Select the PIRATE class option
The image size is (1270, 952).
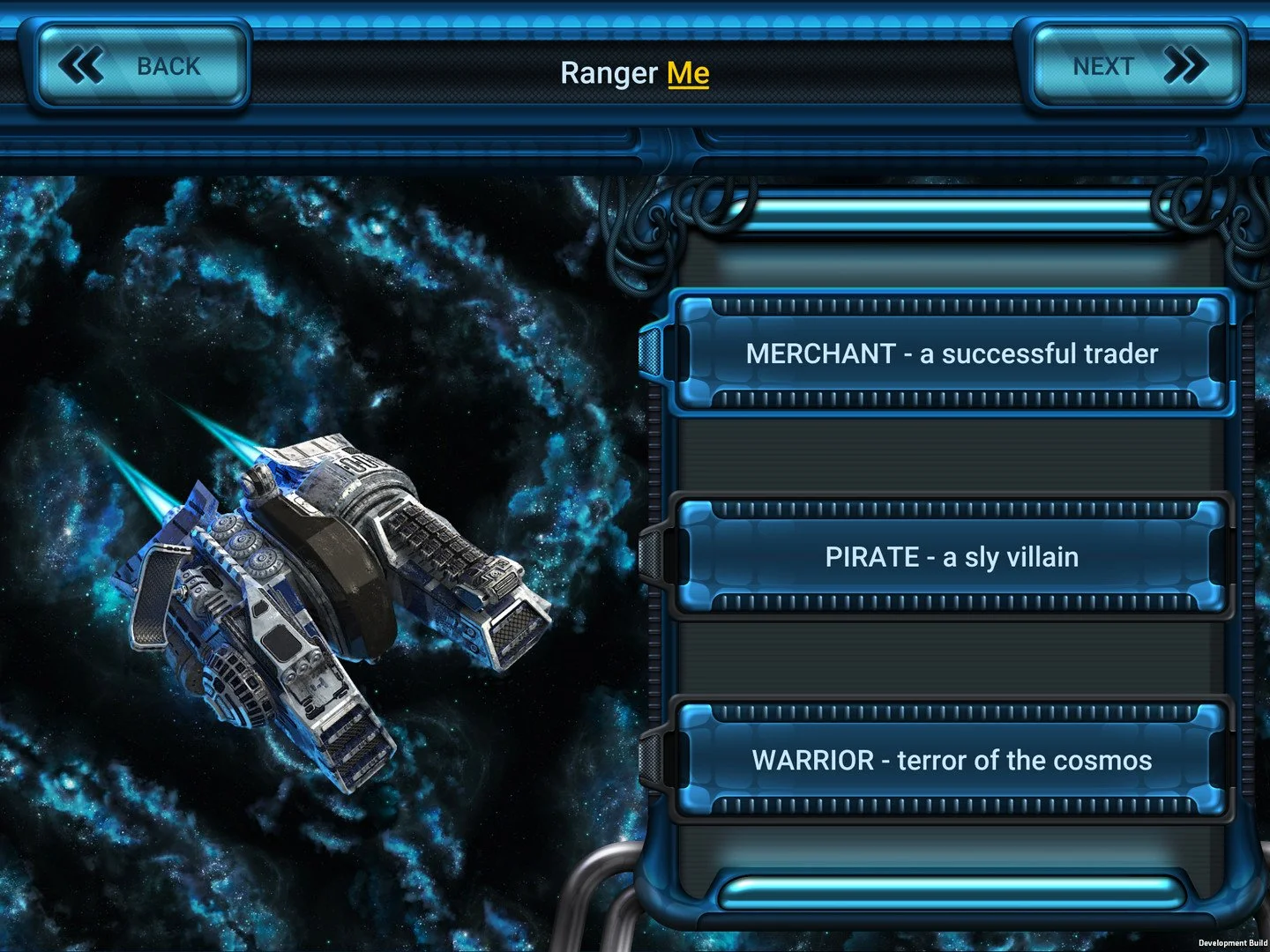click(951, 556)
